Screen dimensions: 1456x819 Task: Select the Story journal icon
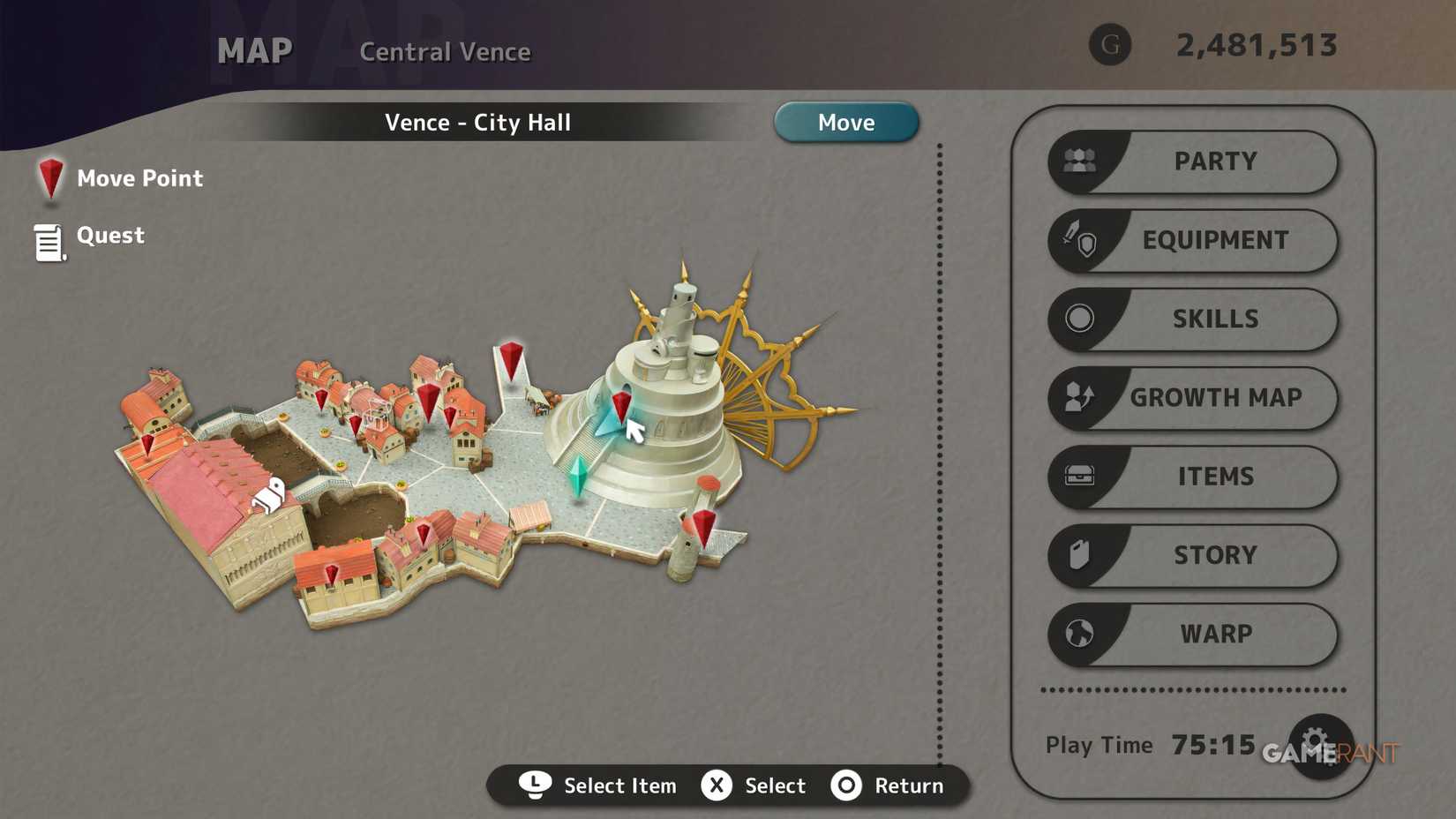[1078, 554]
